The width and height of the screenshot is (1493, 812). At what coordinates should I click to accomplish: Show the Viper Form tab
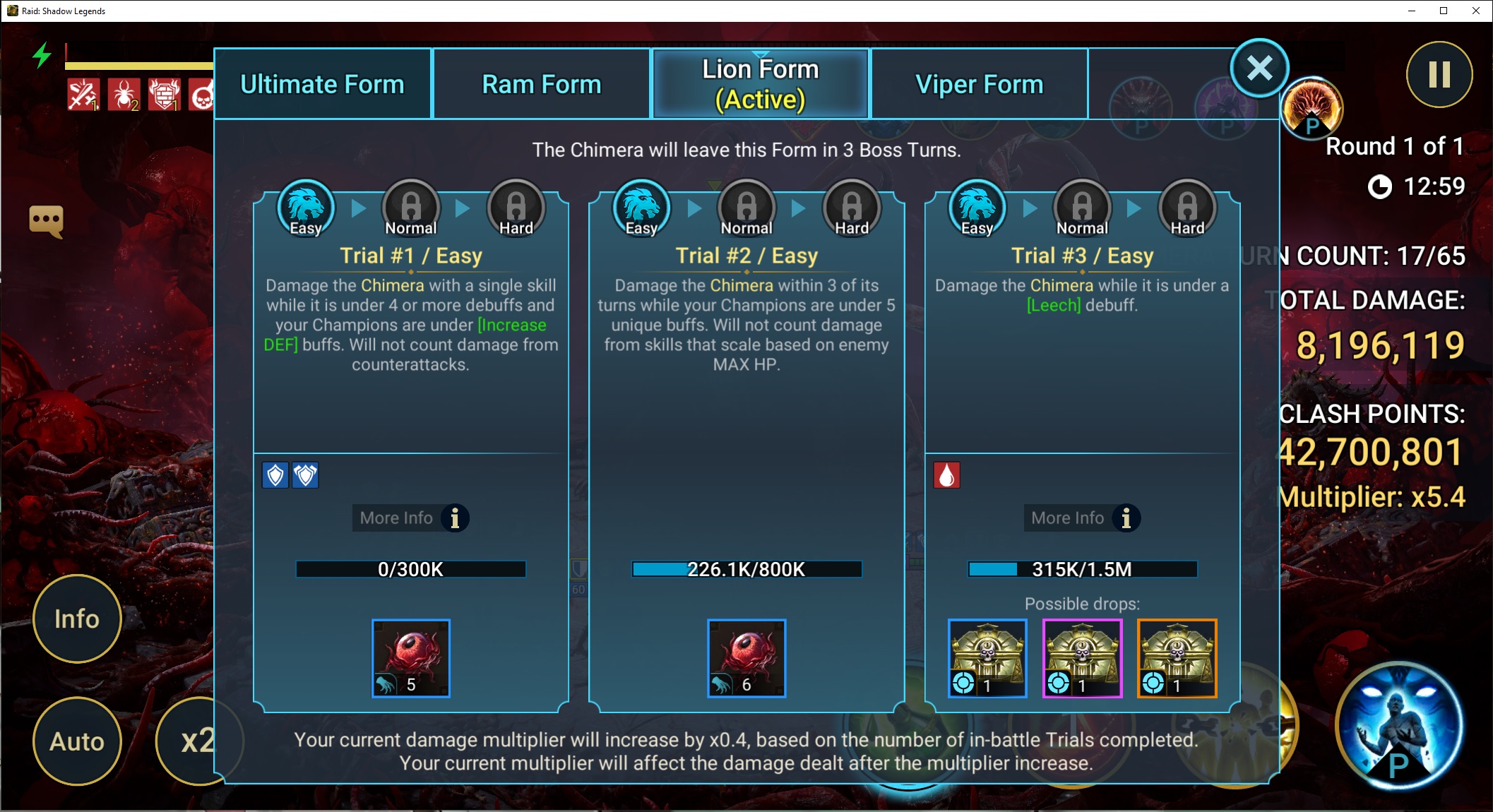979,84
